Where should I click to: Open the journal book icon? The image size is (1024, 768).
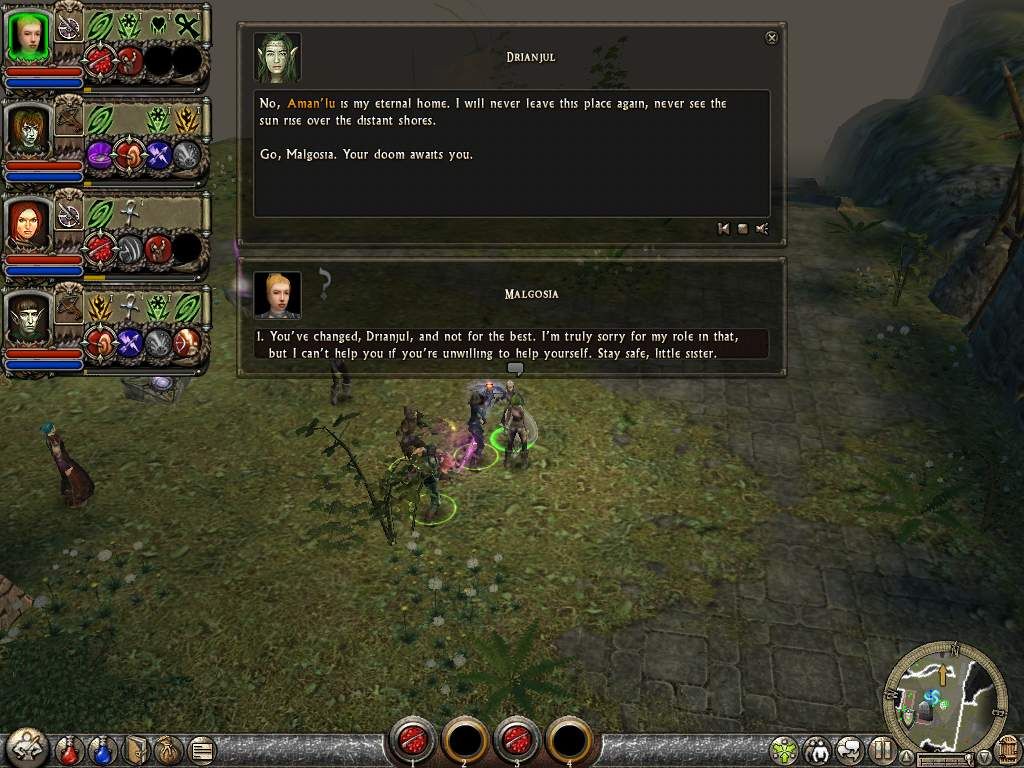click(x=135, y=748)
